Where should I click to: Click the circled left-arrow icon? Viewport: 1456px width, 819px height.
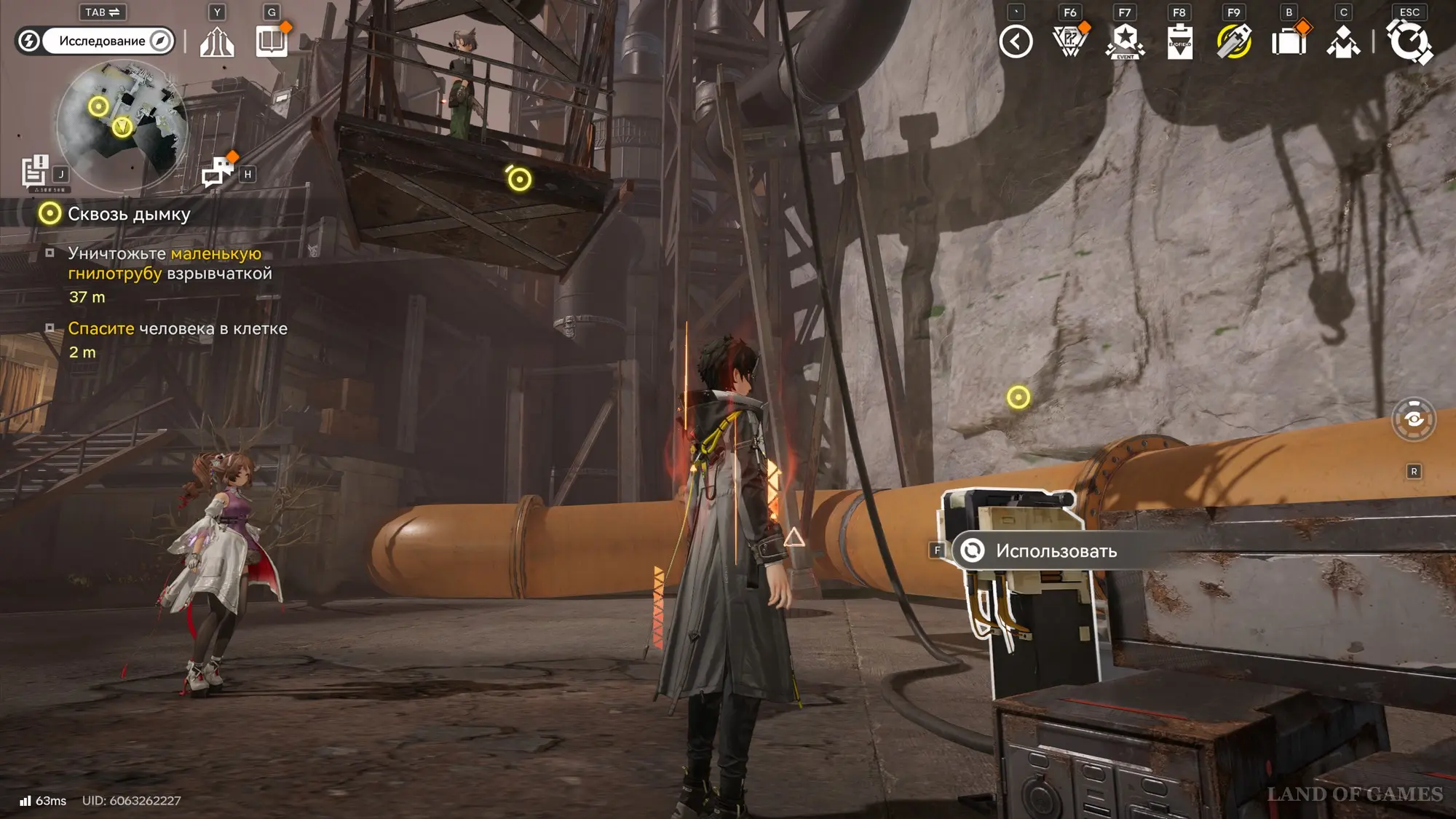tap(1016, 41)
